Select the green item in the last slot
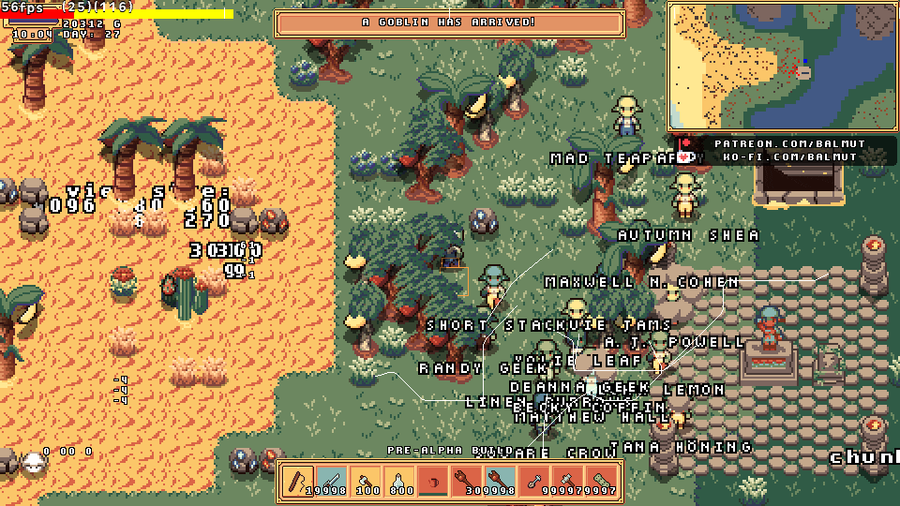 coord(597,481)
